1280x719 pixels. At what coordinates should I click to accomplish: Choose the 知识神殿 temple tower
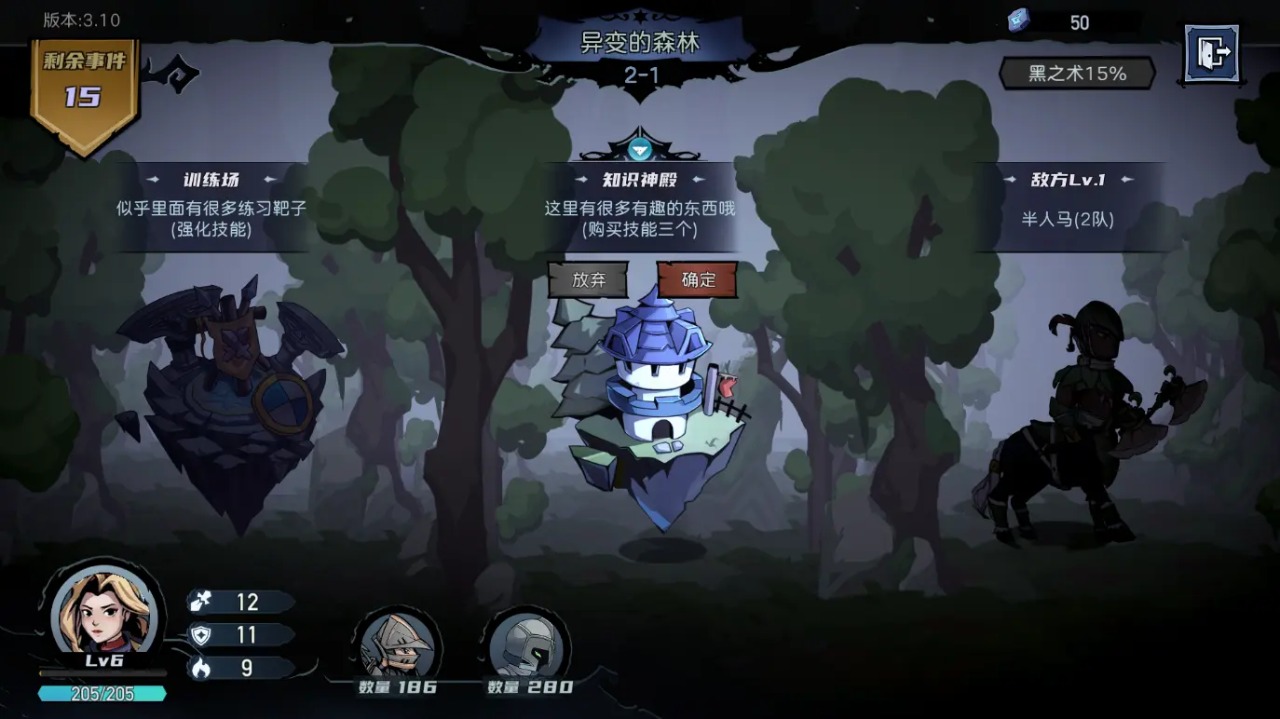tap(655, 400)
